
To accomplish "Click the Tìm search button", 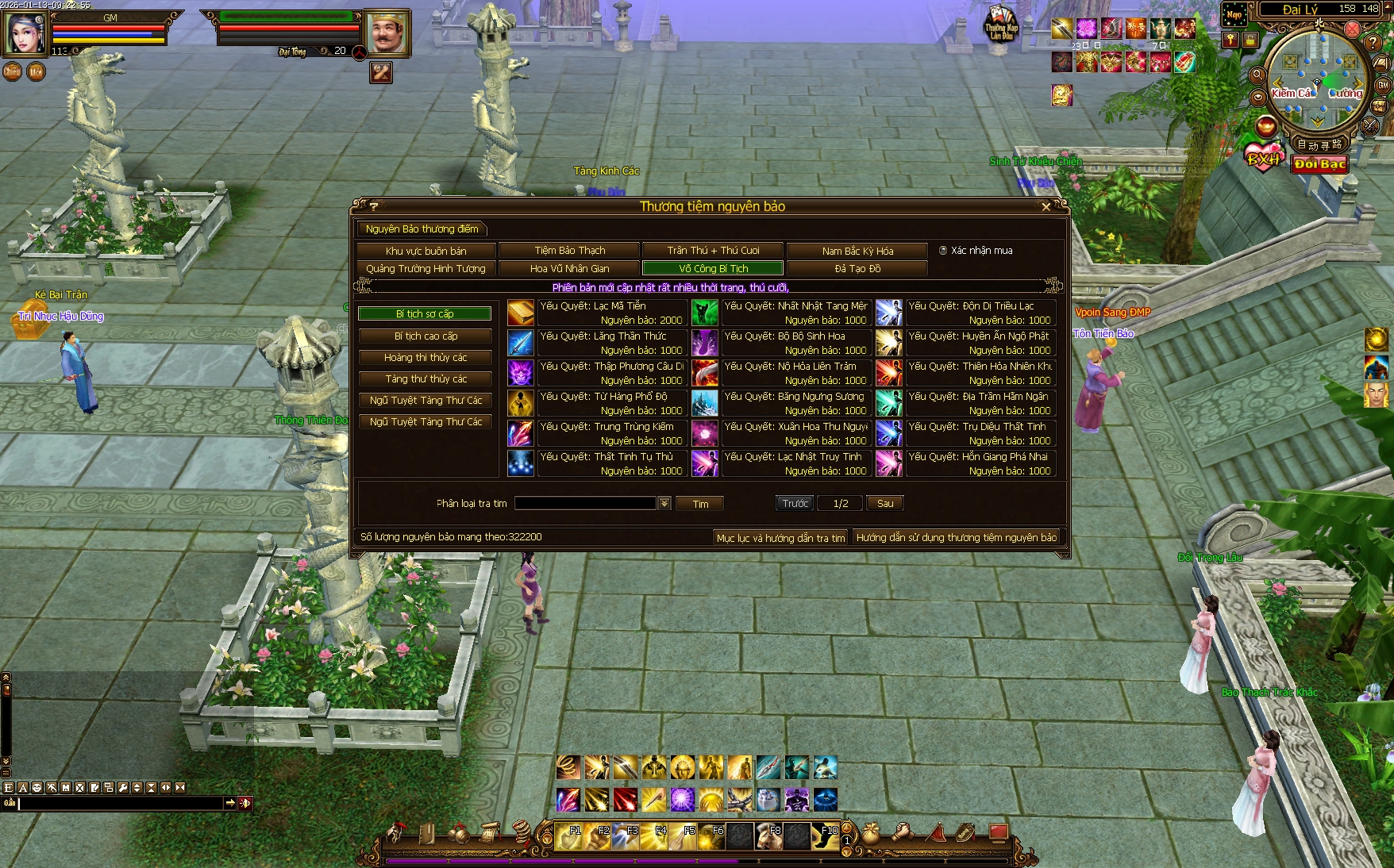I will point(700,504).
